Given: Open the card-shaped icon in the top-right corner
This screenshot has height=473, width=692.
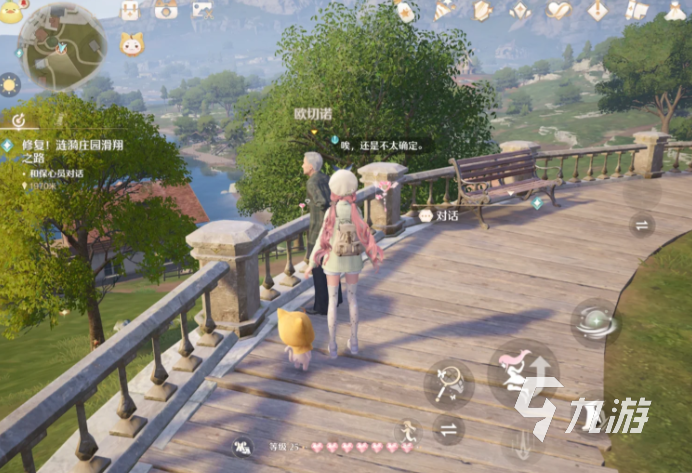Looking at the screenshot, I should click(x=636, y=10).
